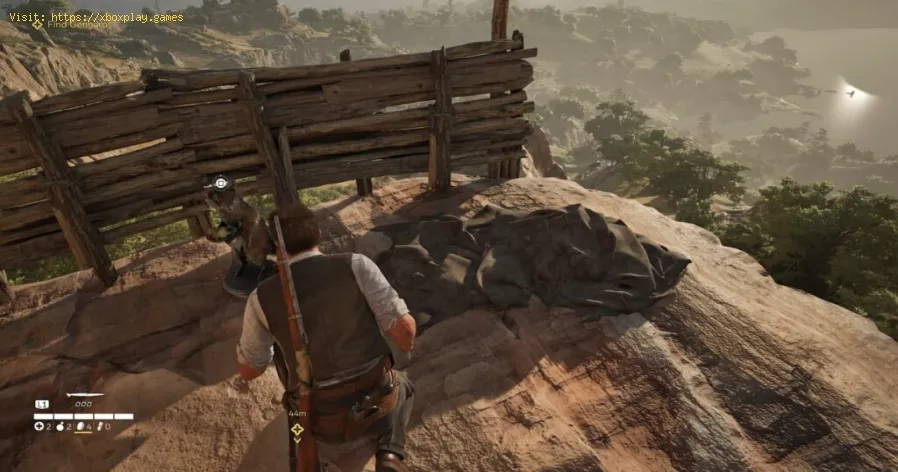Click the equipped blade weapon icon

click(x=84, y=396)
